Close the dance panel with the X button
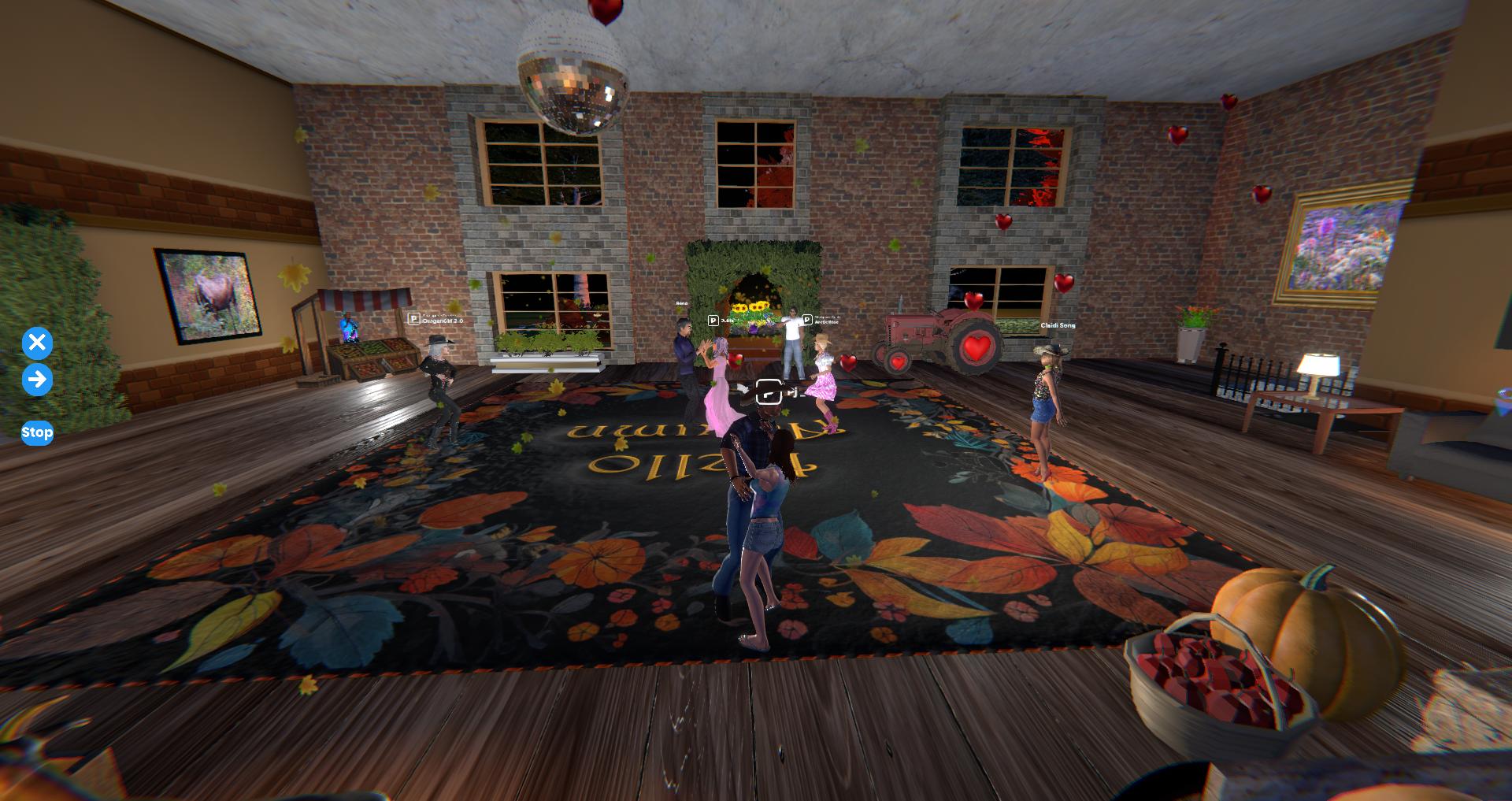 [x=37, y=343]
